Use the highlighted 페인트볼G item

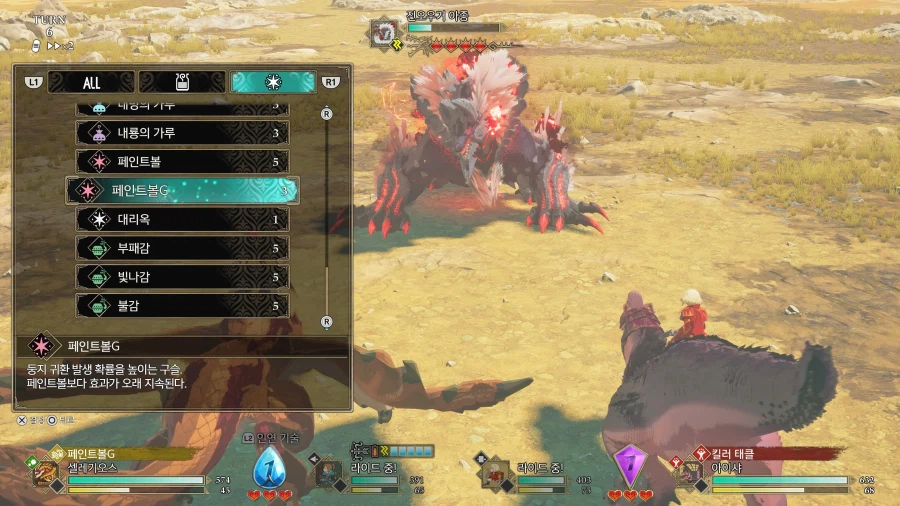tap(183, 190)
